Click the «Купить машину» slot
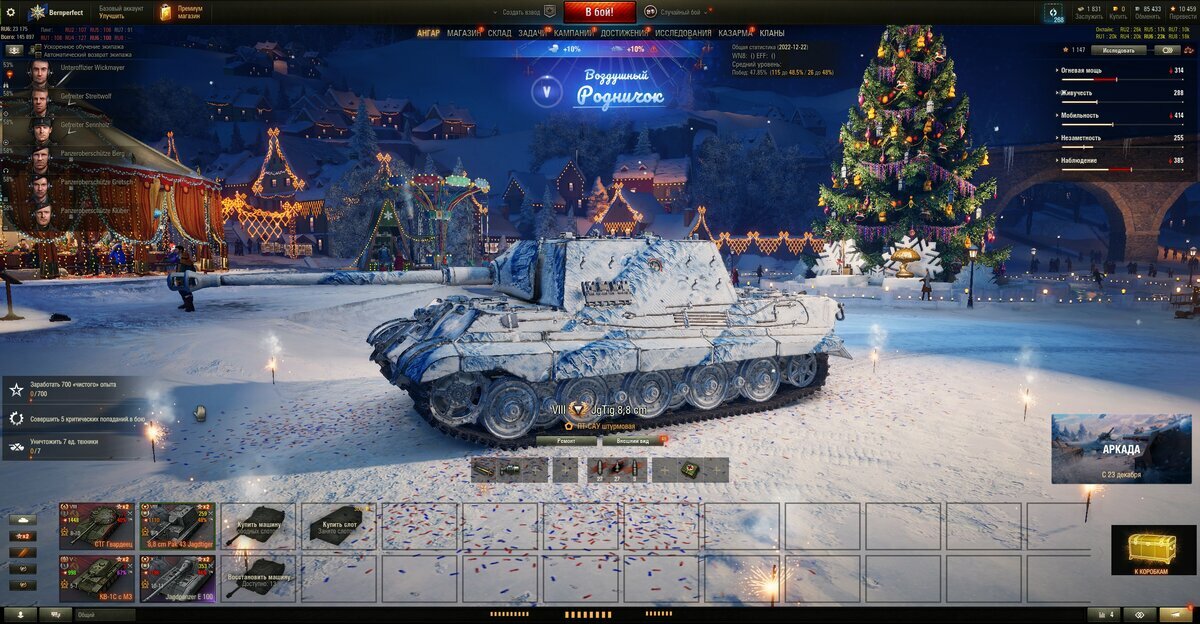The width and height of the screenshot is (1200, 624). [x=258, y=525]
